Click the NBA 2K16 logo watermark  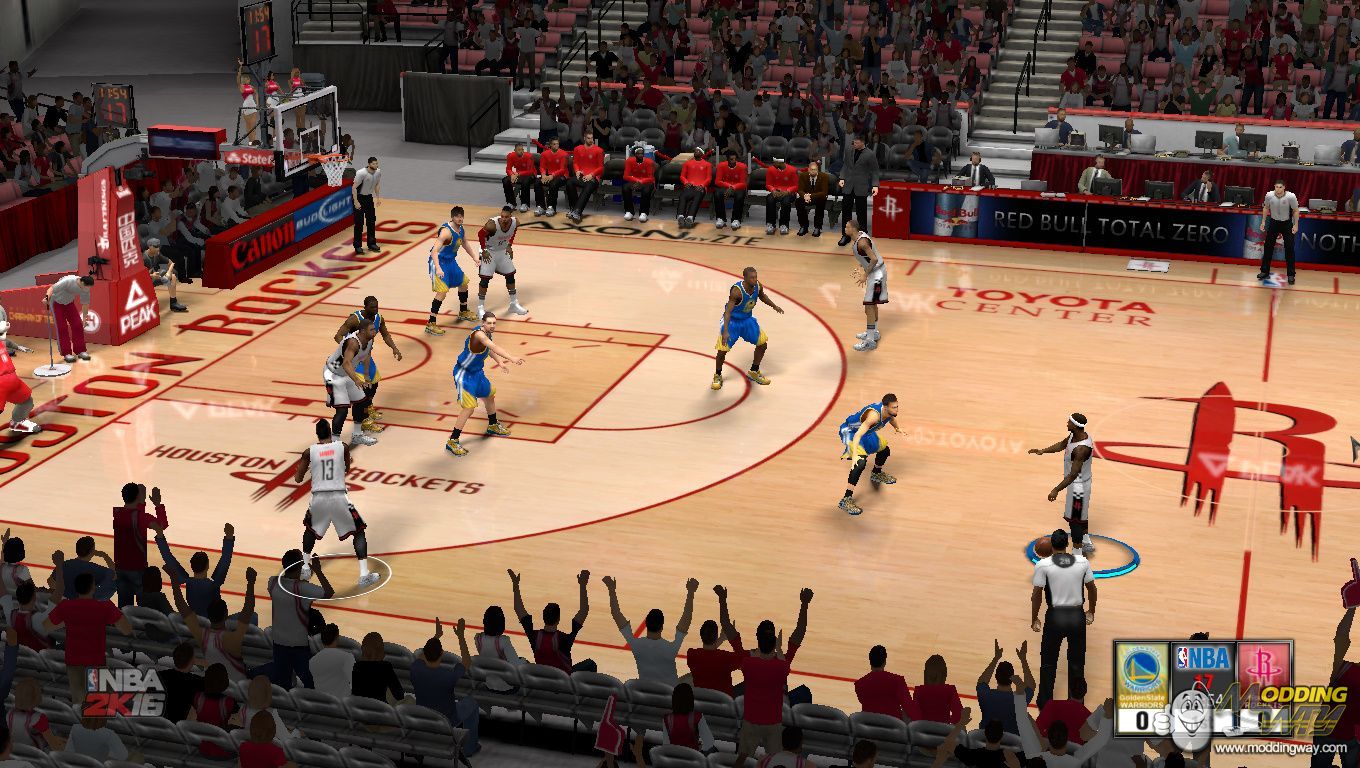[123, 692]
